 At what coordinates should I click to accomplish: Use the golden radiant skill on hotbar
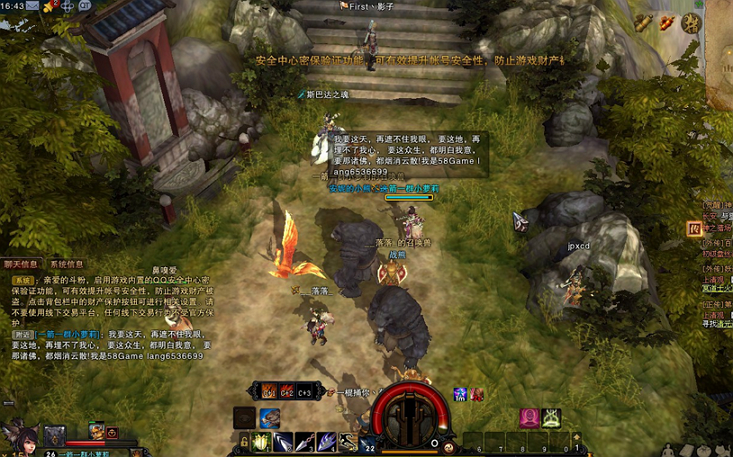[x=262, y=441]
